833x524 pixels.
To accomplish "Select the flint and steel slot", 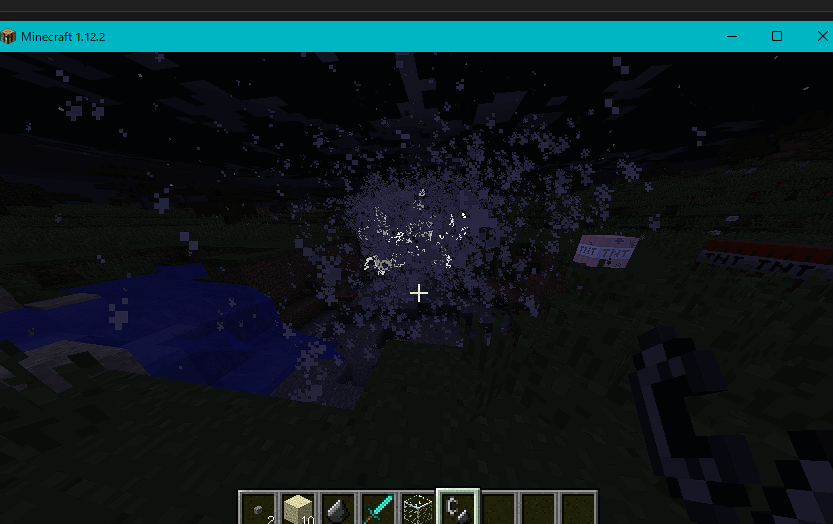I will tap(458, 508).
